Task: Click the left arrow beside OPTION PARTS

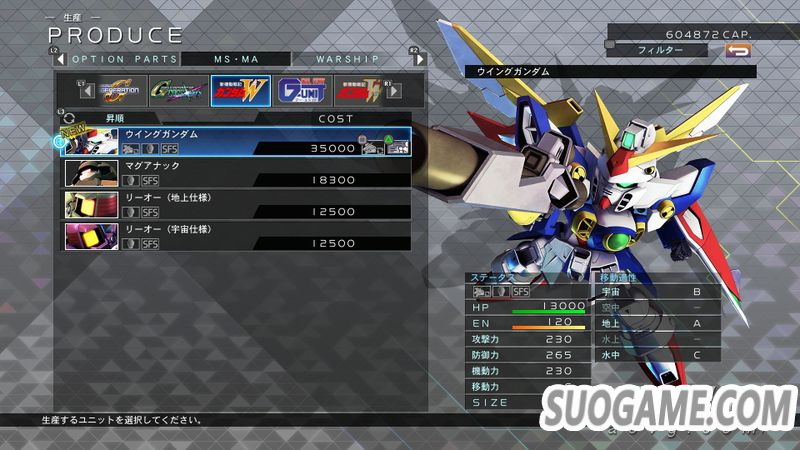Action: 58,59
